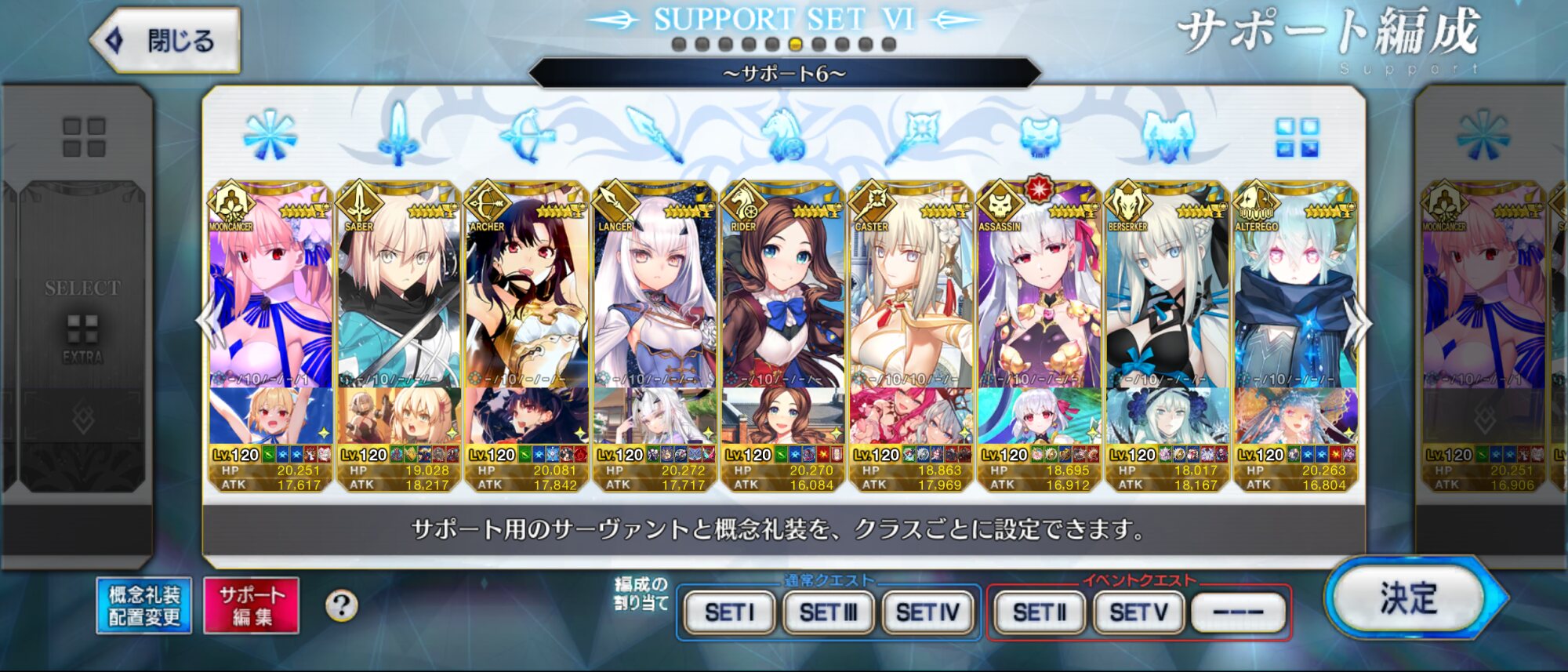Choose the Archer support servant card
The height and width of the screenshot is (672, 1568).
(x=527, y=314)
